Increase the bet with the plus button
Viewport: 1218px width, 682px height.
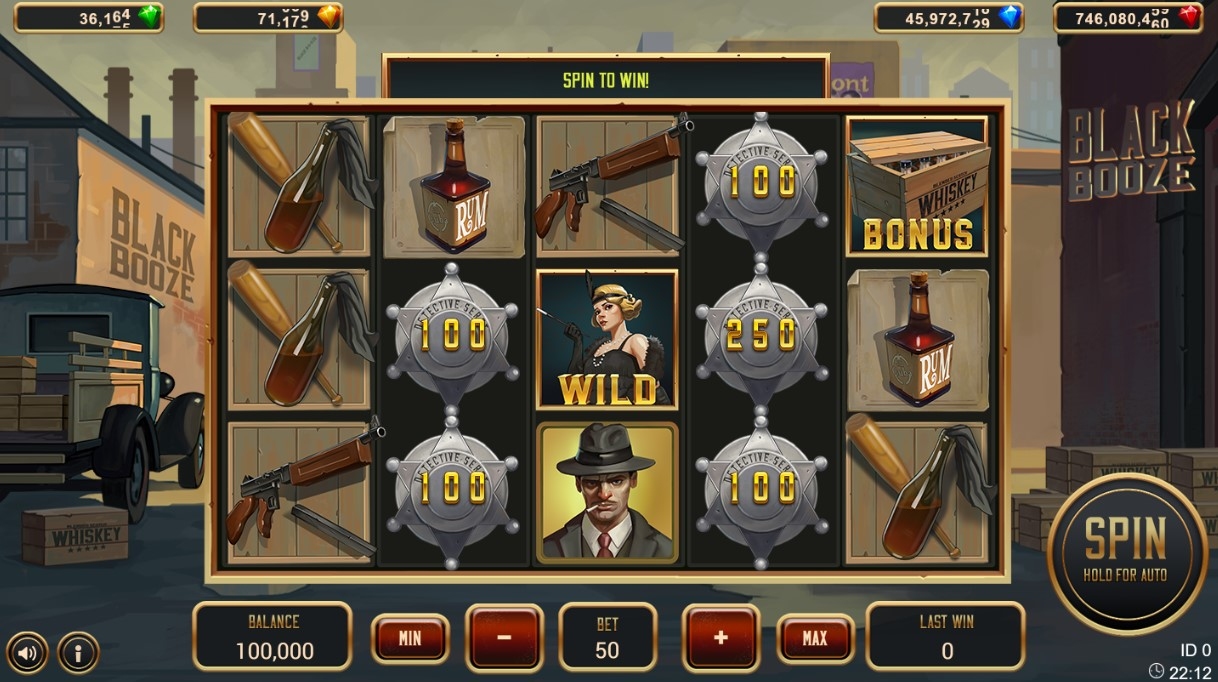pos(720,638)
